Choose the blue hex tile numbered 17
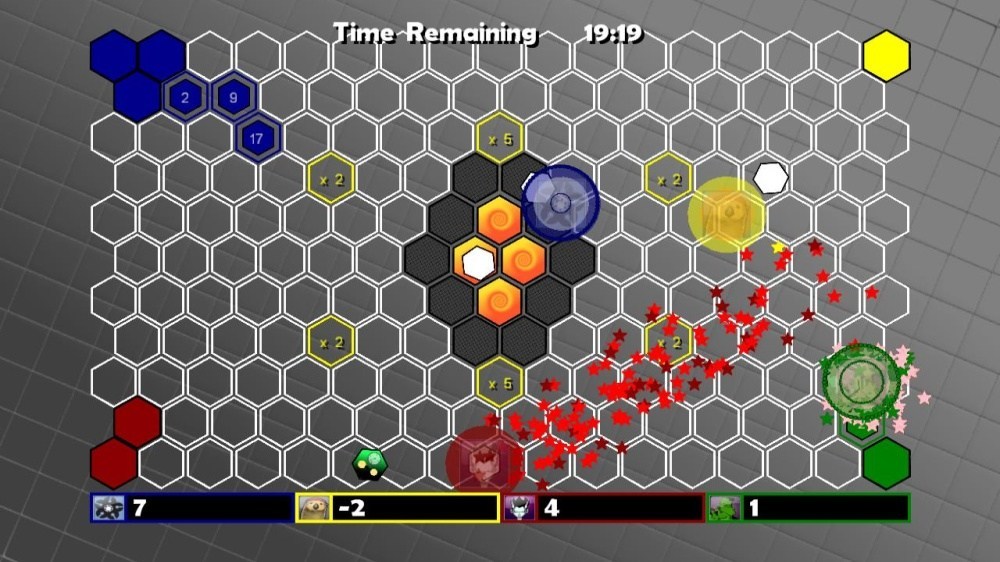Image resolution: width=1000 pixels, height=562 pixels. tap(258, 138)
